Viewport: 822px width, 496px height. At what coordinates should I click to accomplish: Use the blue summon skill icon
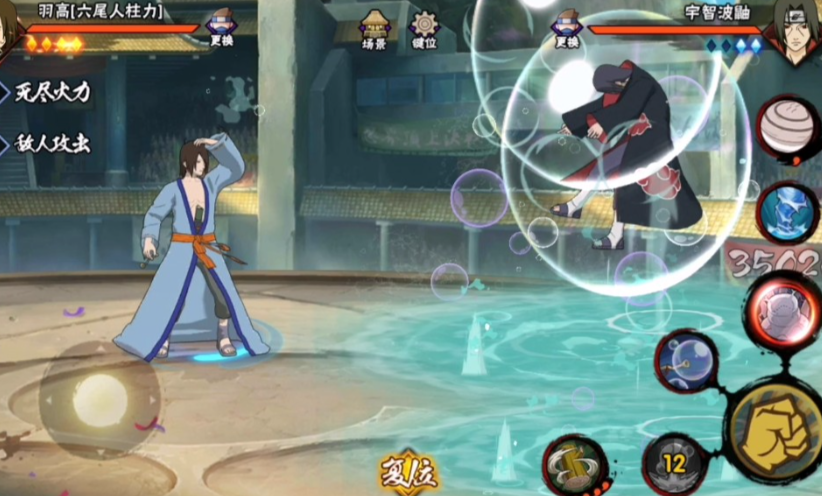coord(788,211)
